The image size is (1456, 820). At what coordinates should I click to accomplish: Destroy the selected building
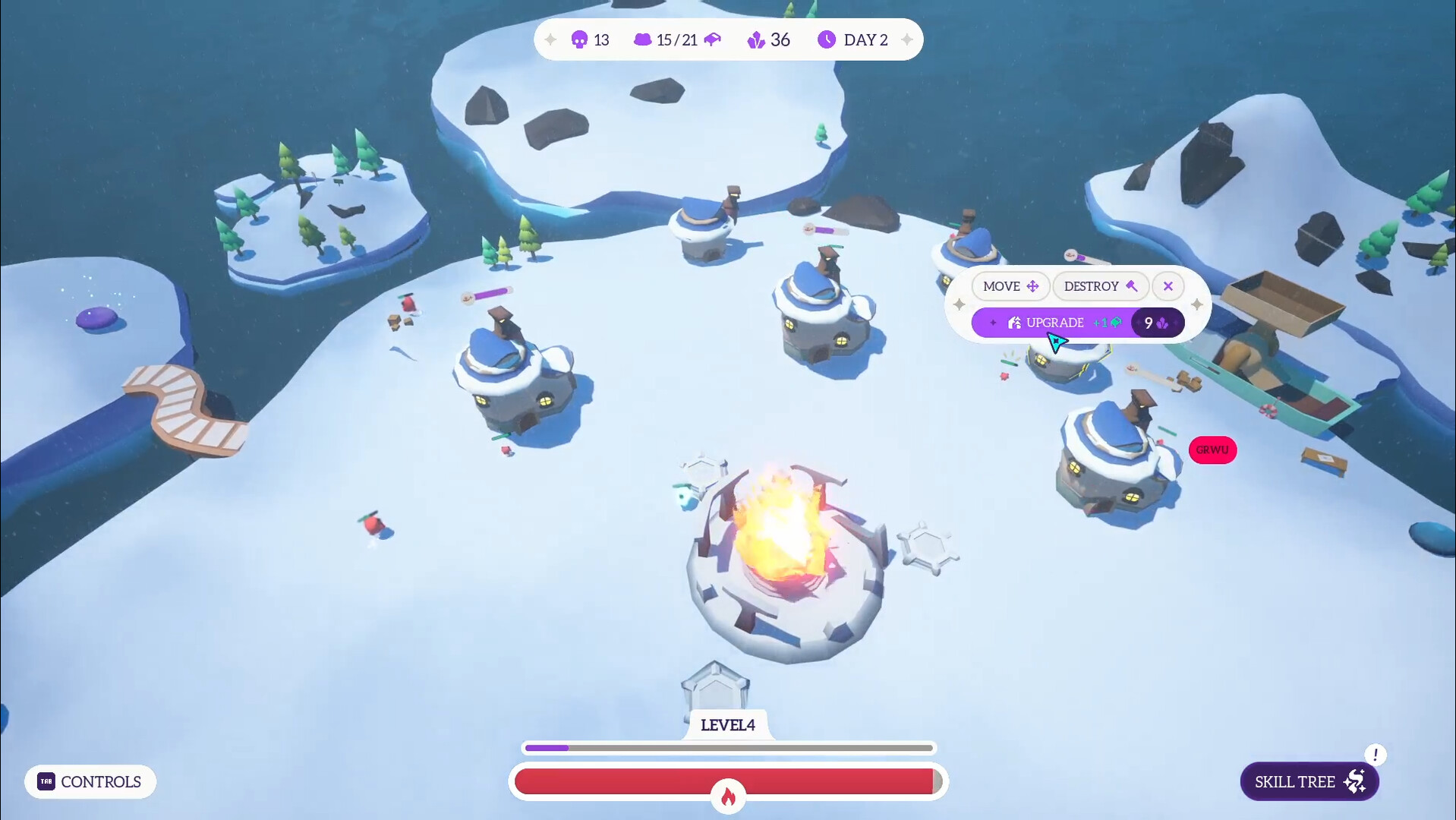pos(1100,286)
